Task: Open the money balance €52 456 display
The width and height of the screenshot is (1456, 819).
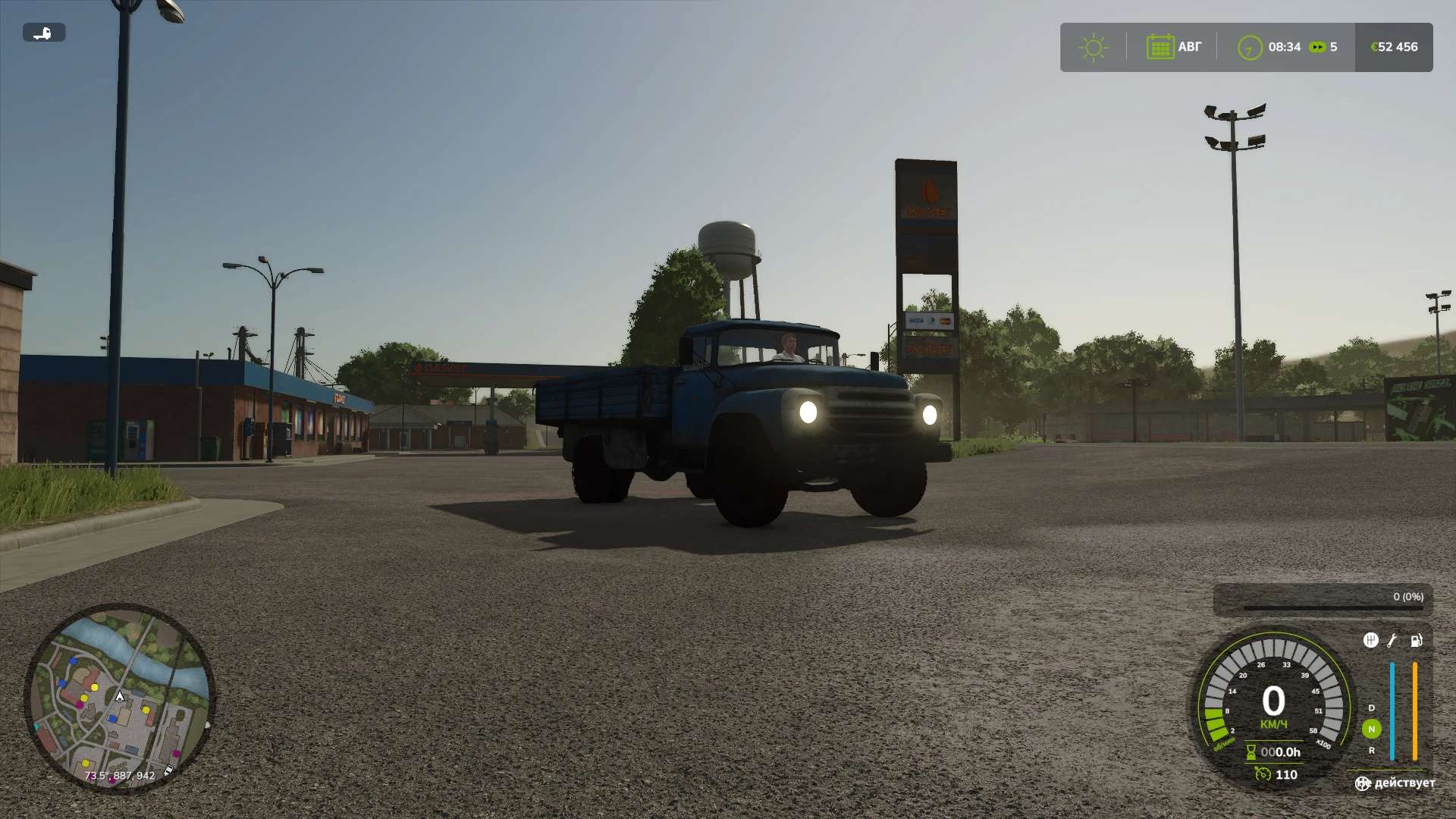Action: (1395, 47)
